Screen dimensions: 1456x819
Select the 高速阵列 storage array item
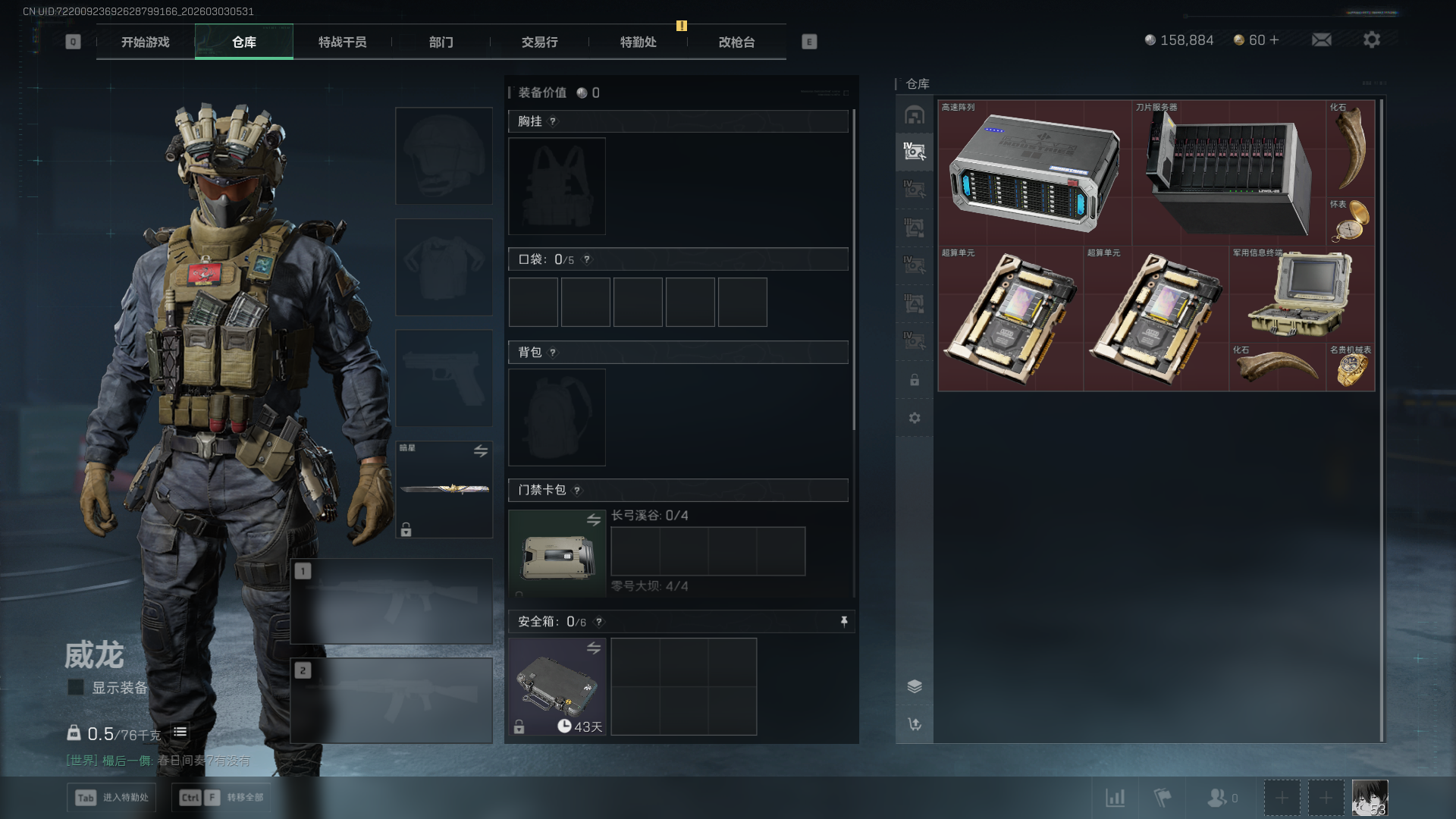point(1034,173)
